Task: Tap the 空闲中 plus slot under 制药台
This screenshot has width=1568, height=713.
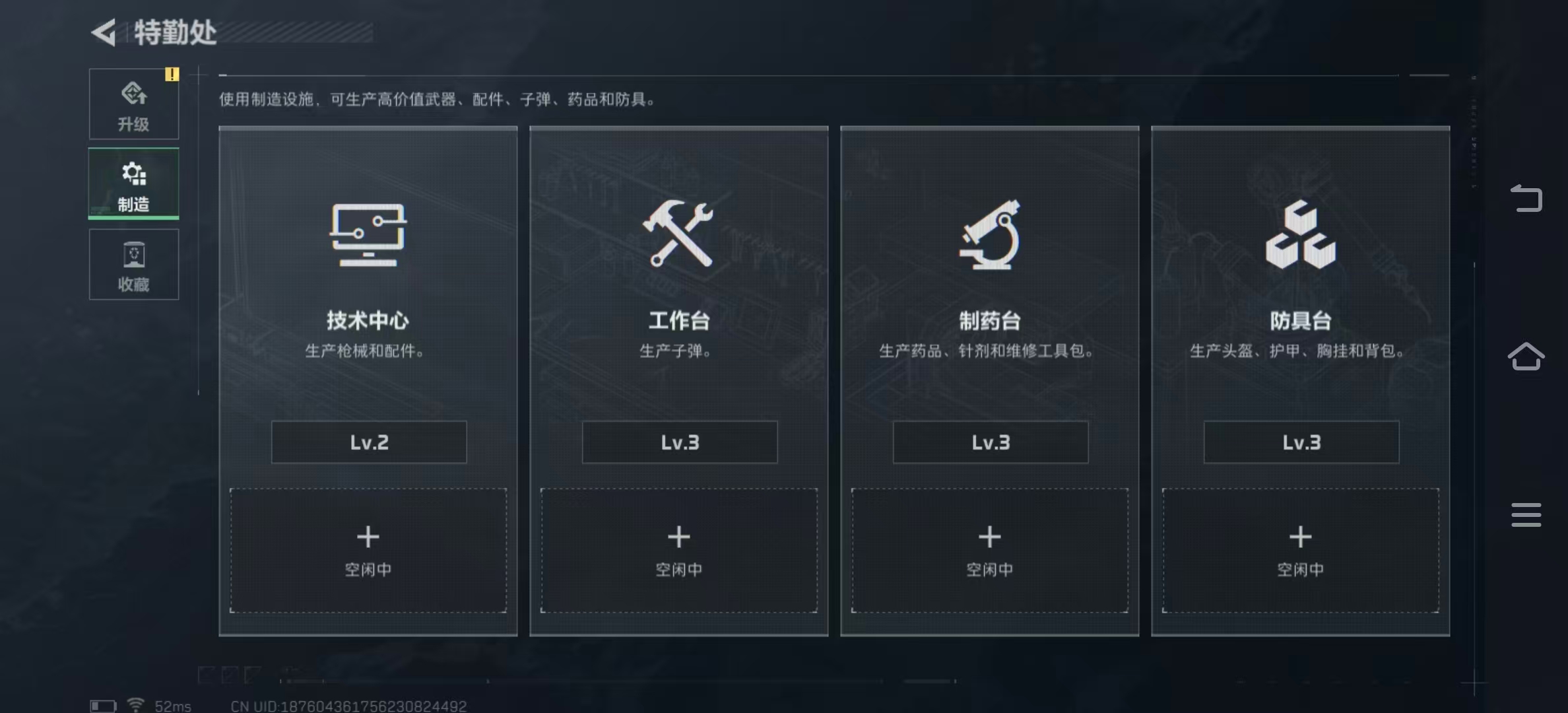Action: (x=989, y=549)
